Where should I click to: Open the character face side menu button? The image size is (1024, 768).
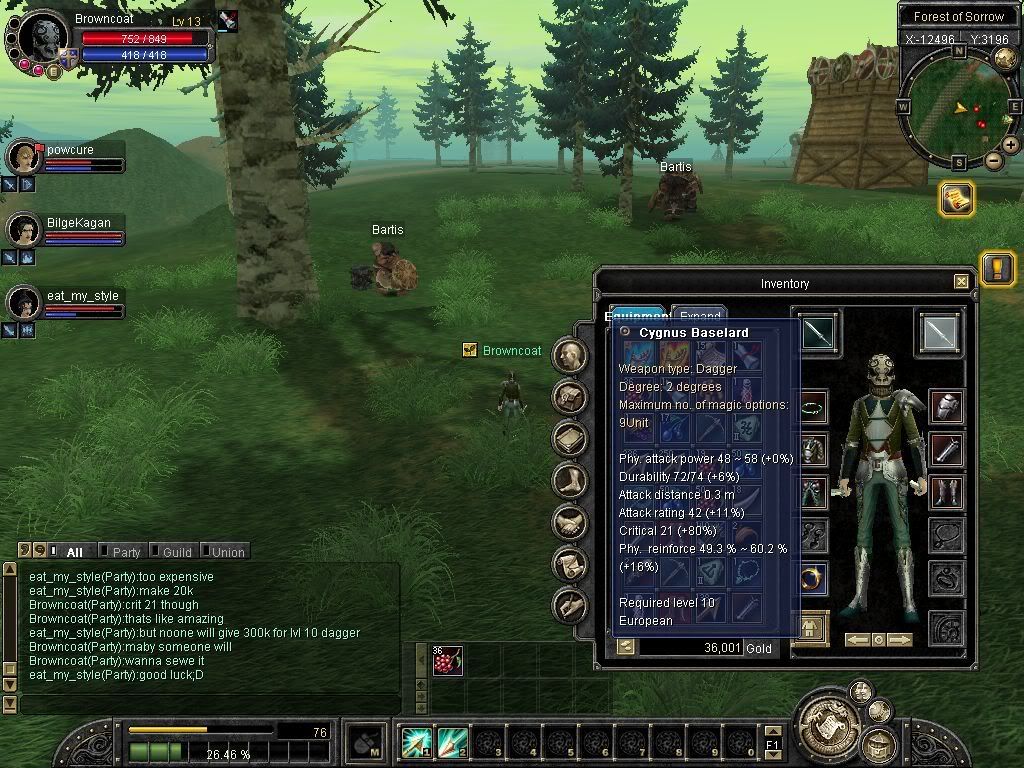coord(570,355)
